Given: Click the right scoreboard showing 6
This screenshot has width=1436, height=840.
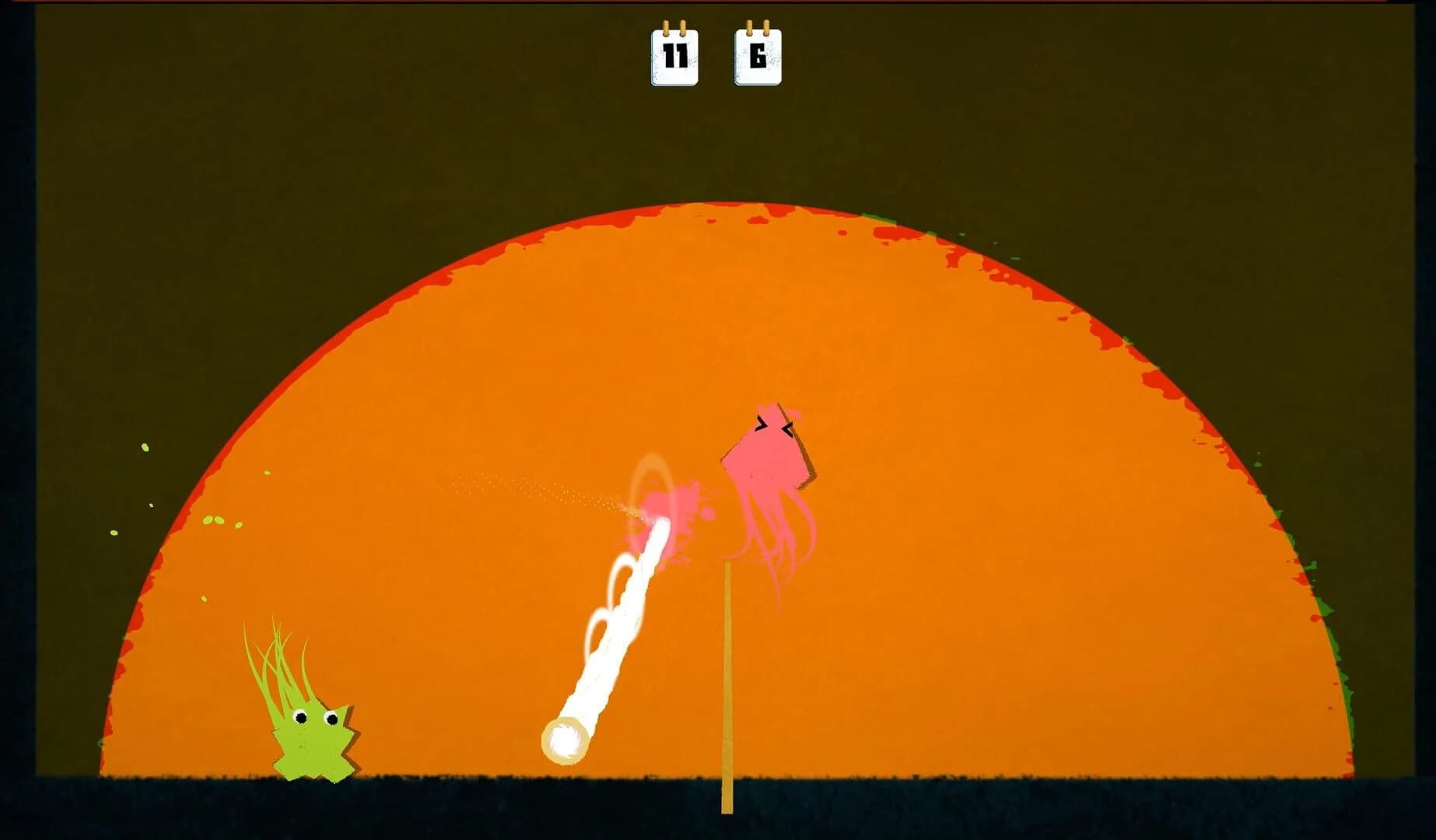Looking at the screenshot, I should click(759, 56).
